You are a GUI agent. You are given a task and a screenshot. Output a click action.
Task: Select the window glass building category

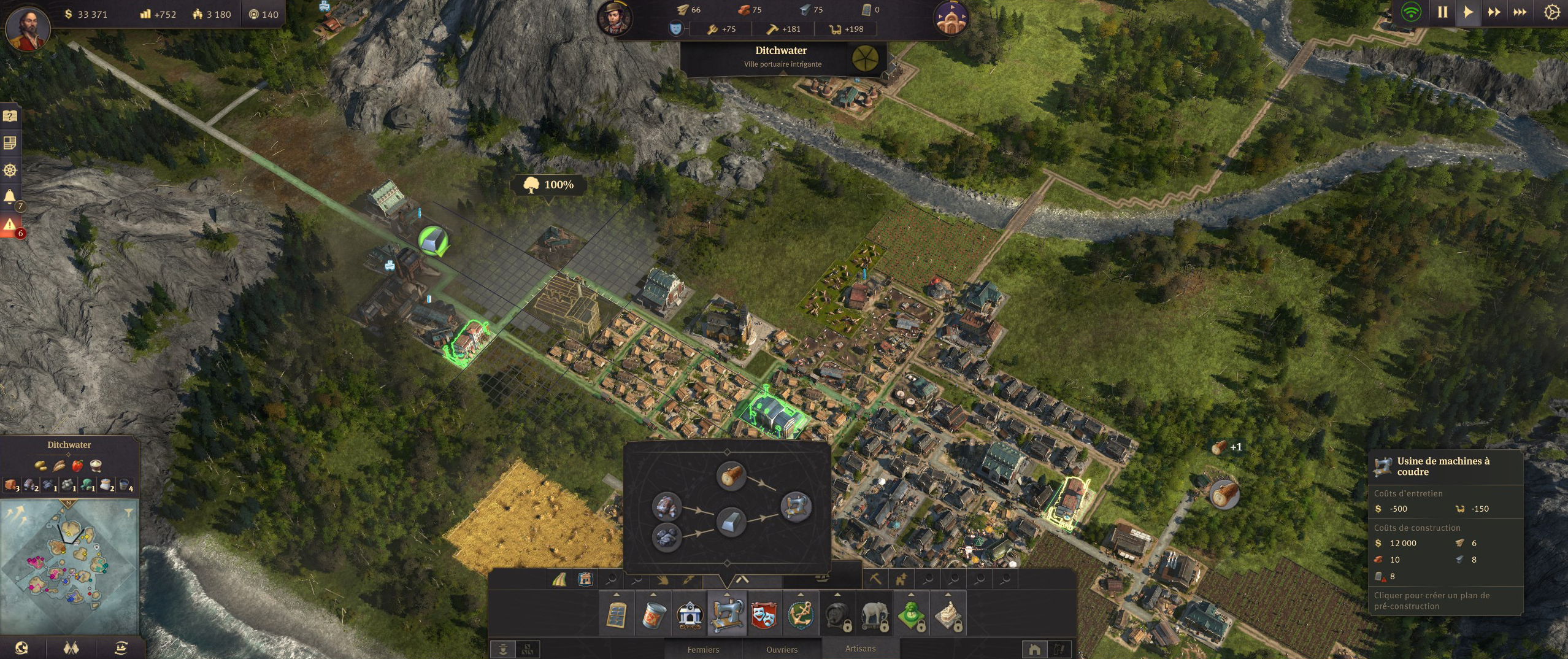617,614
